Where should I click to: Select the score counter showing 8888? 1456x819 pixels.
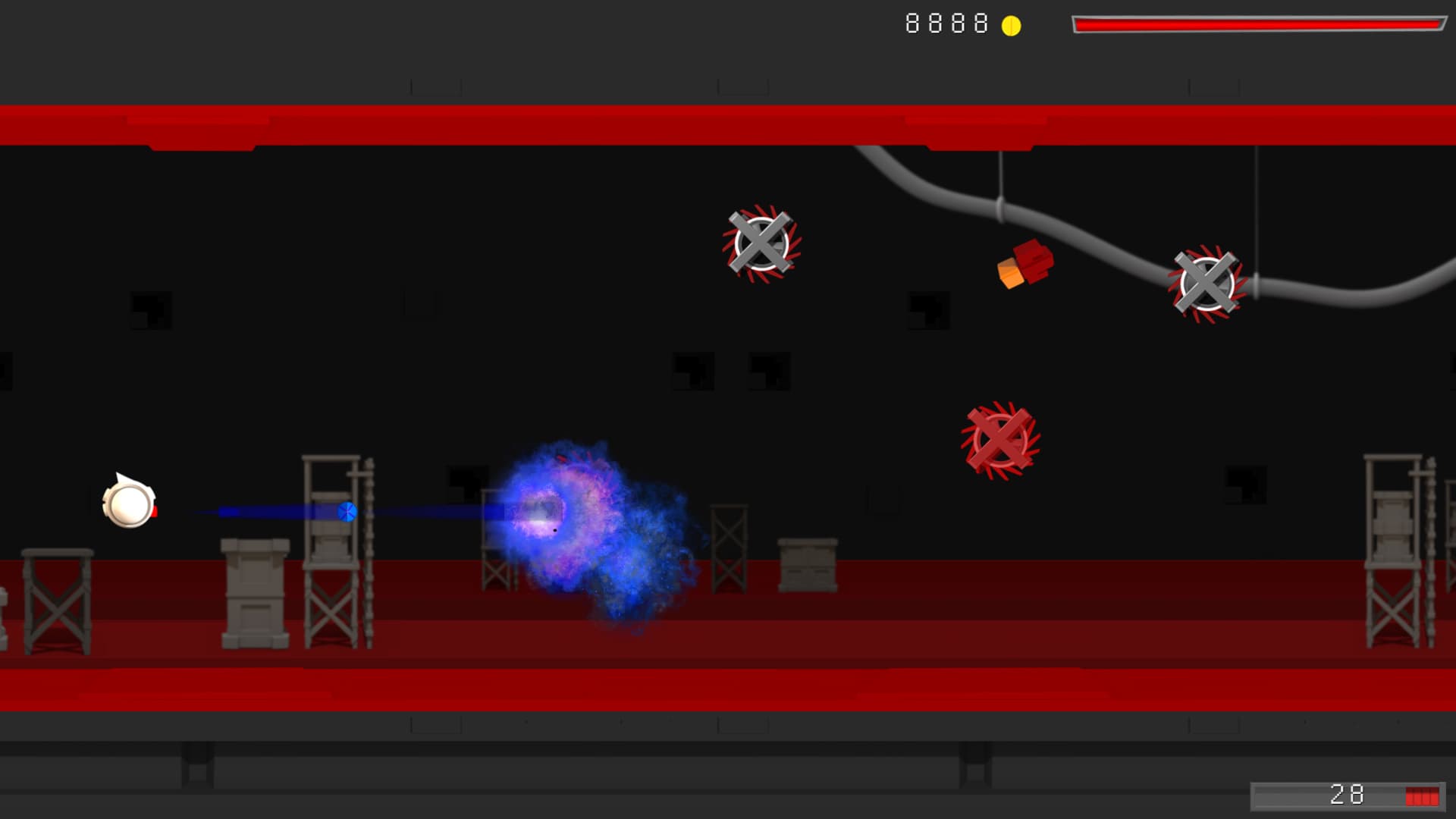(944, 23)
